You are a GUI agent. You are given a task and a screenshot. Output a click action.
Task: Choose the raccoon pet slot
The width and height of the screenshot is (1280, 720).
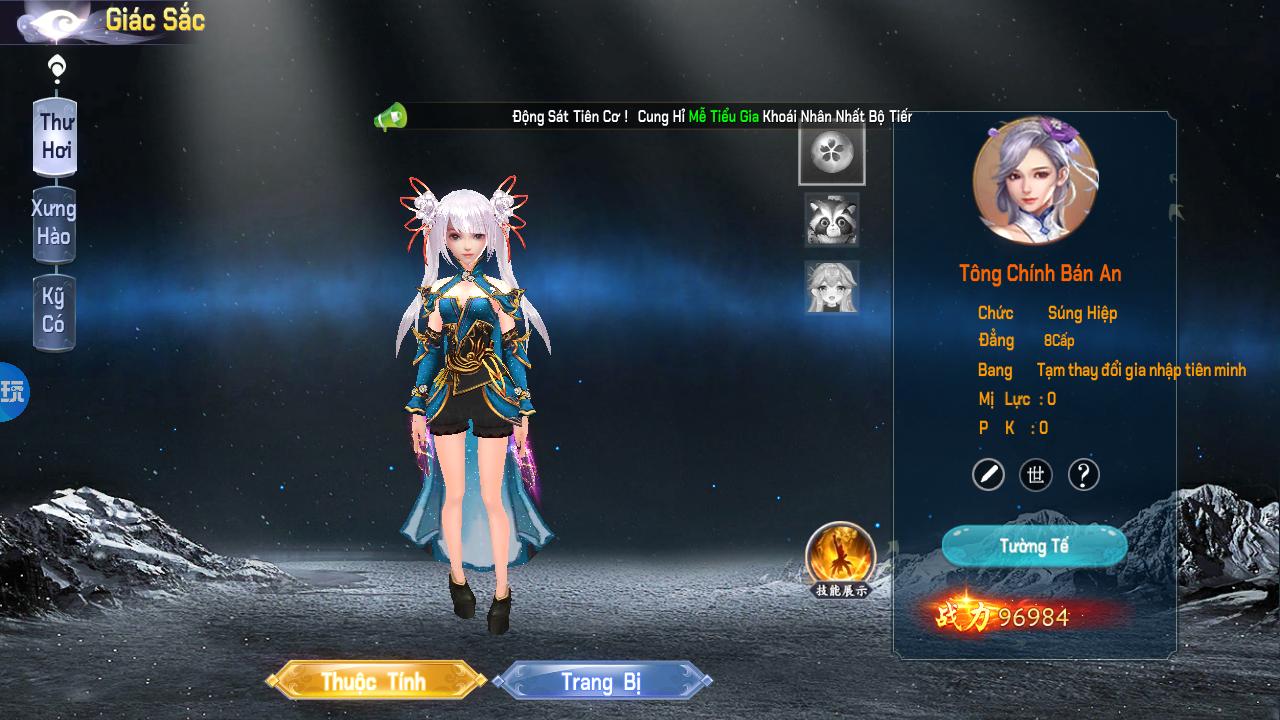click(832, 220)
